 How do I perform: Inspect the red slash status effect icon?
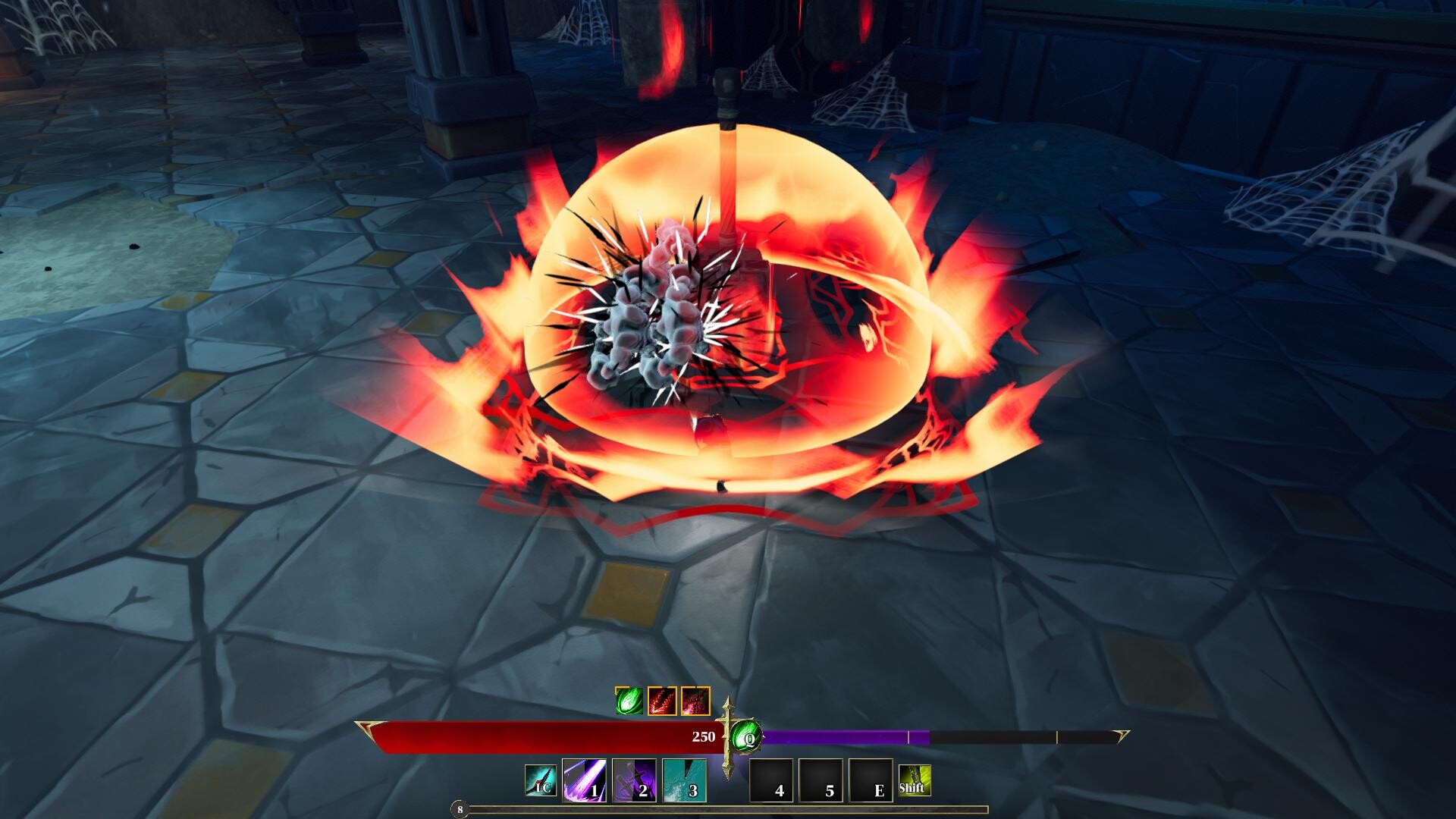point(662,701)
